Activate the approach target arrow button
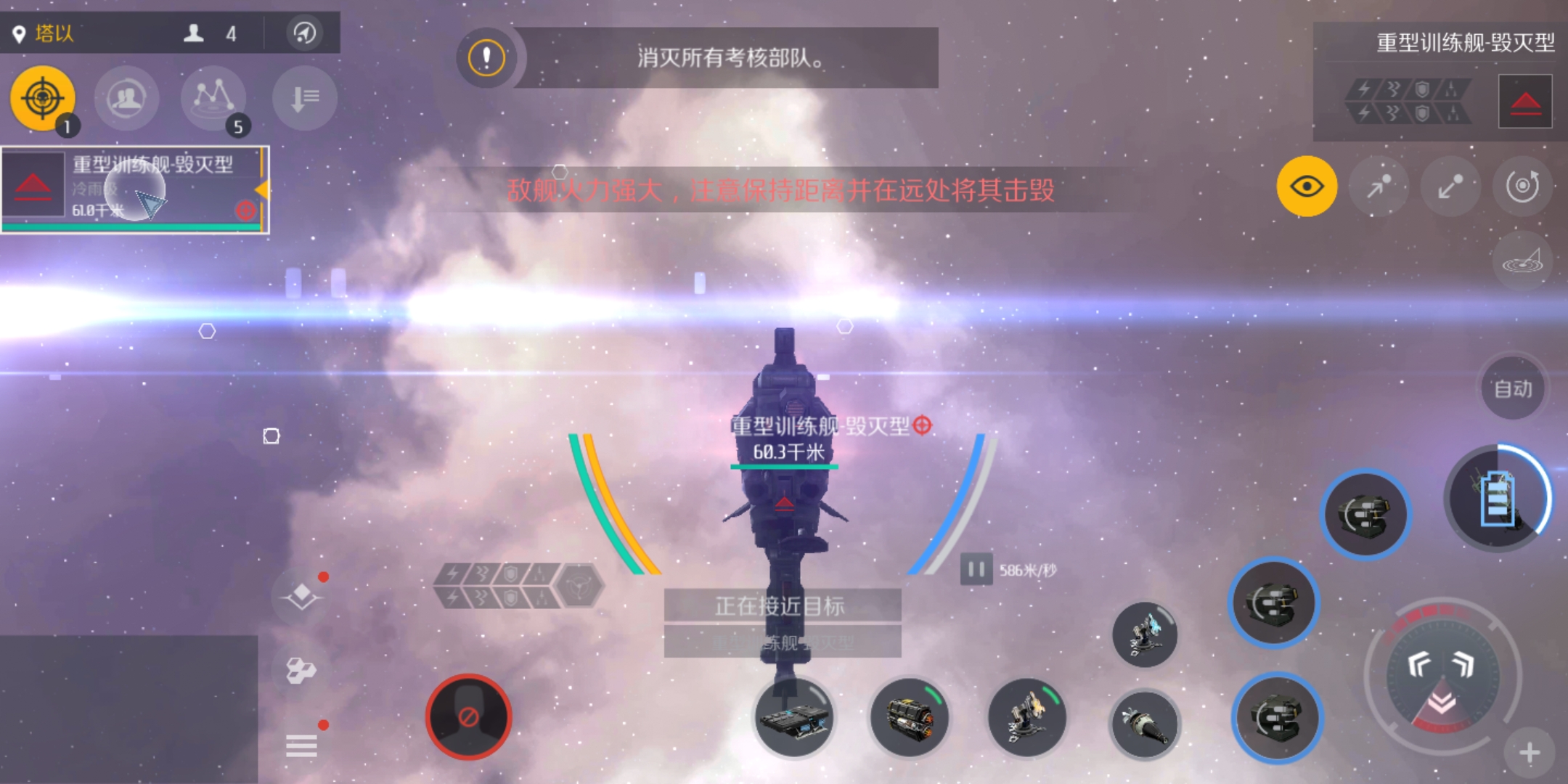Screen dimensions: 1568x784 [x=1379, y=187]
